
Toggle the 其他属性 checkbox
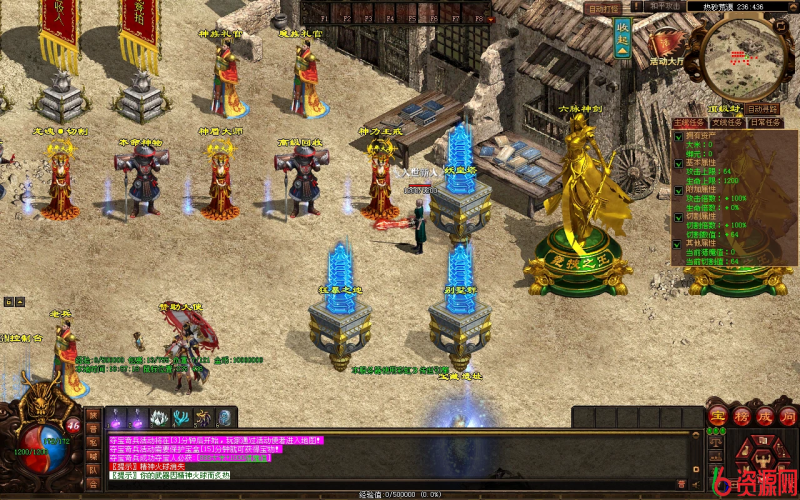point(677,242)
